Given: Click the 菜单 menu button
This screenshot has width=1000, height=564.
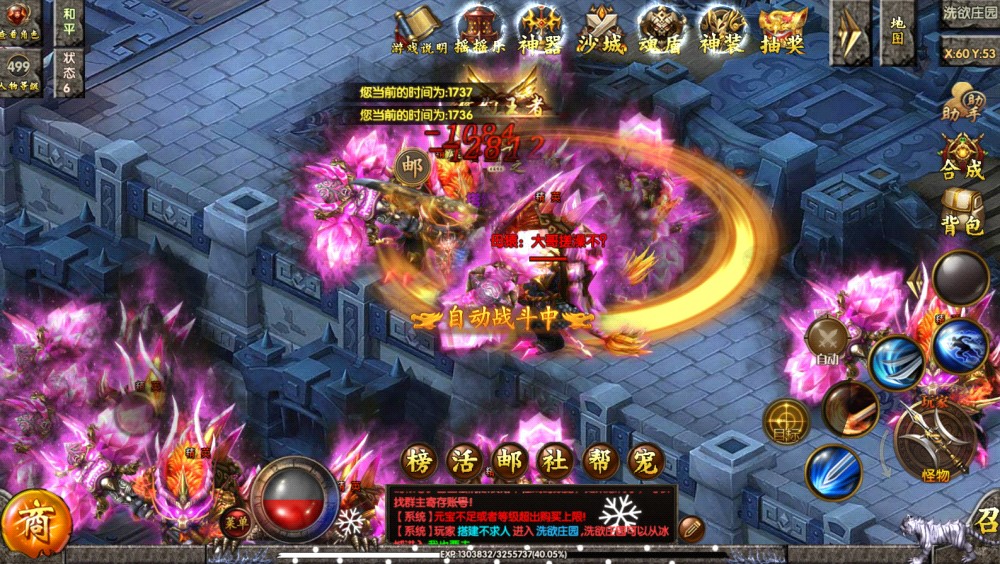Looking at the screenshot, I should (x=235, y=521).
